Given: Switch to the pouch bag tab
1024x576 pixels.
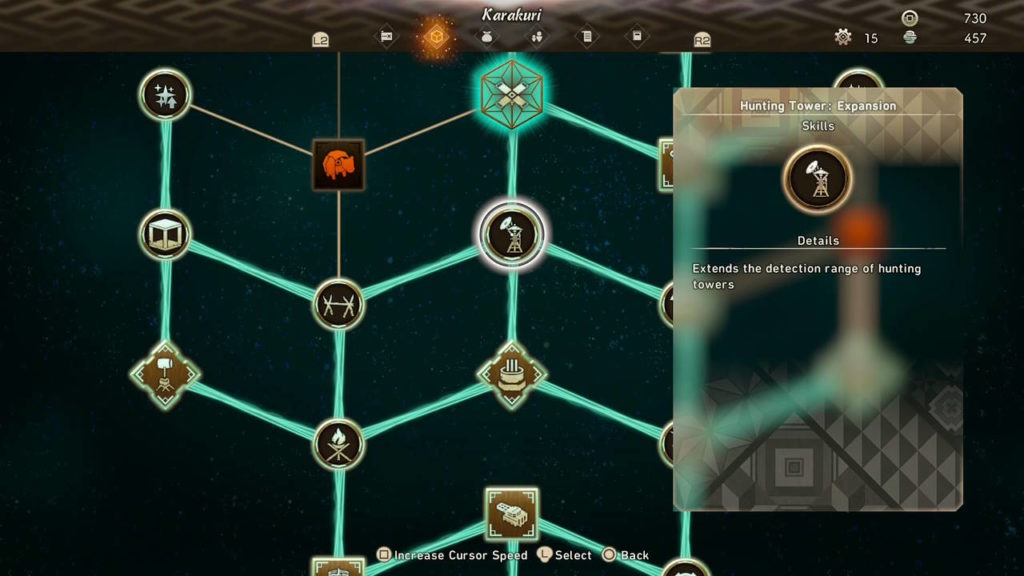Looking at the screenshot, I should (487, 38).
